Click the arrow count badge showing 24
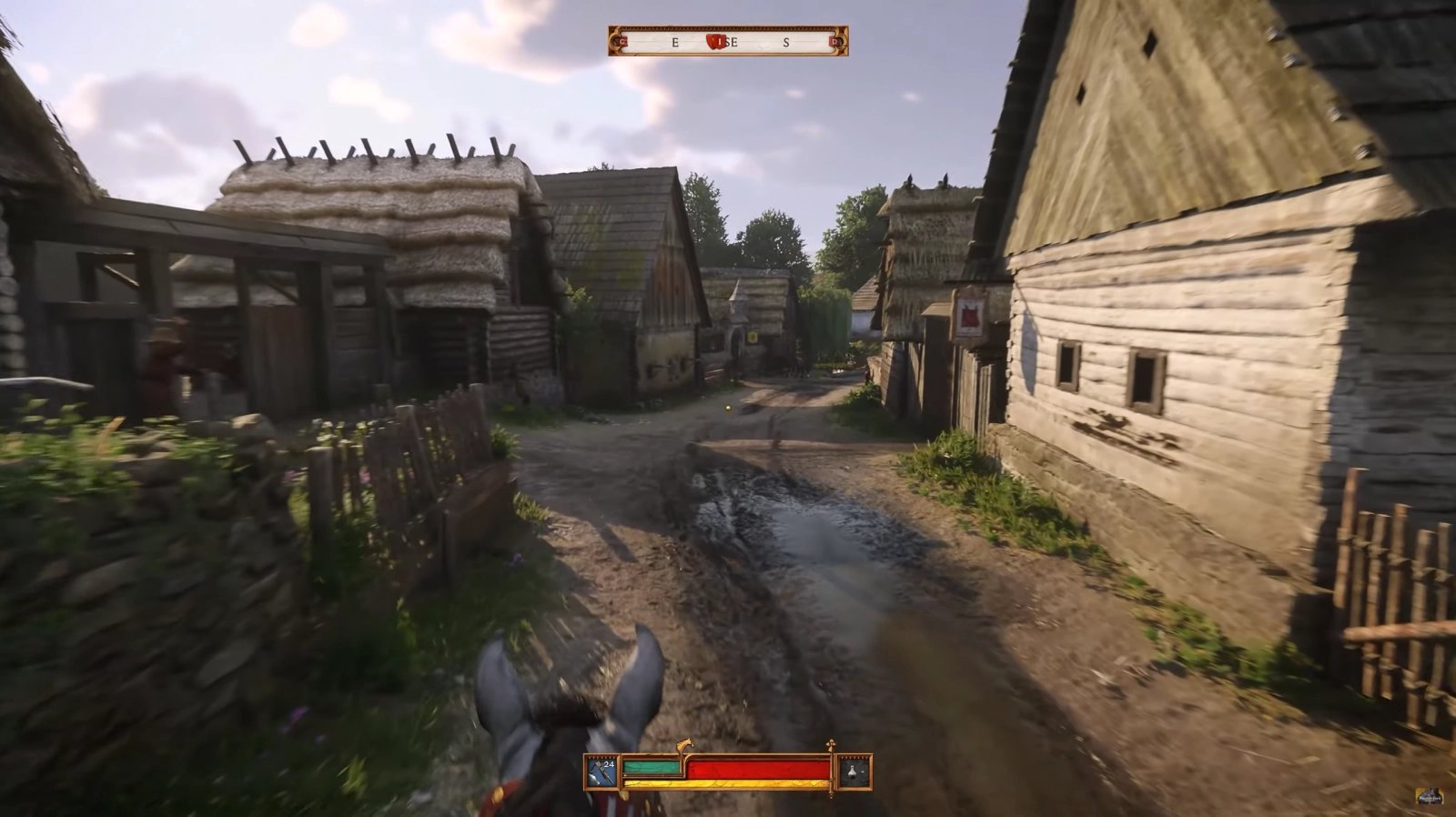The width and height of the screenshot is (1456, 817). [x=608, y=763]
